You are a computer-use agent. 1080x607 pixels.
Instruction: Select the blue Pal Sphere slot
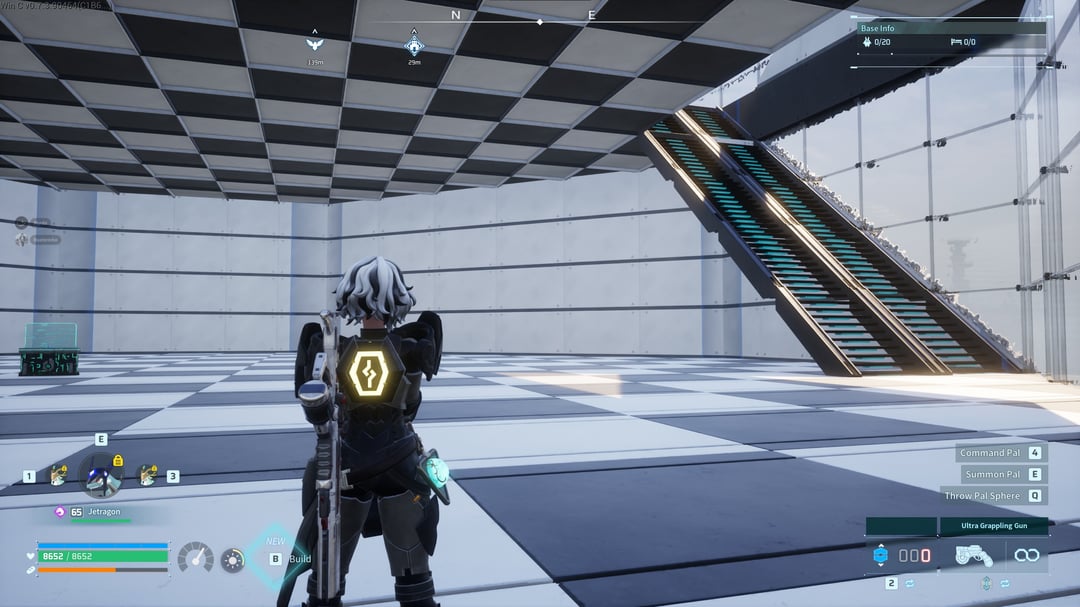881,555
